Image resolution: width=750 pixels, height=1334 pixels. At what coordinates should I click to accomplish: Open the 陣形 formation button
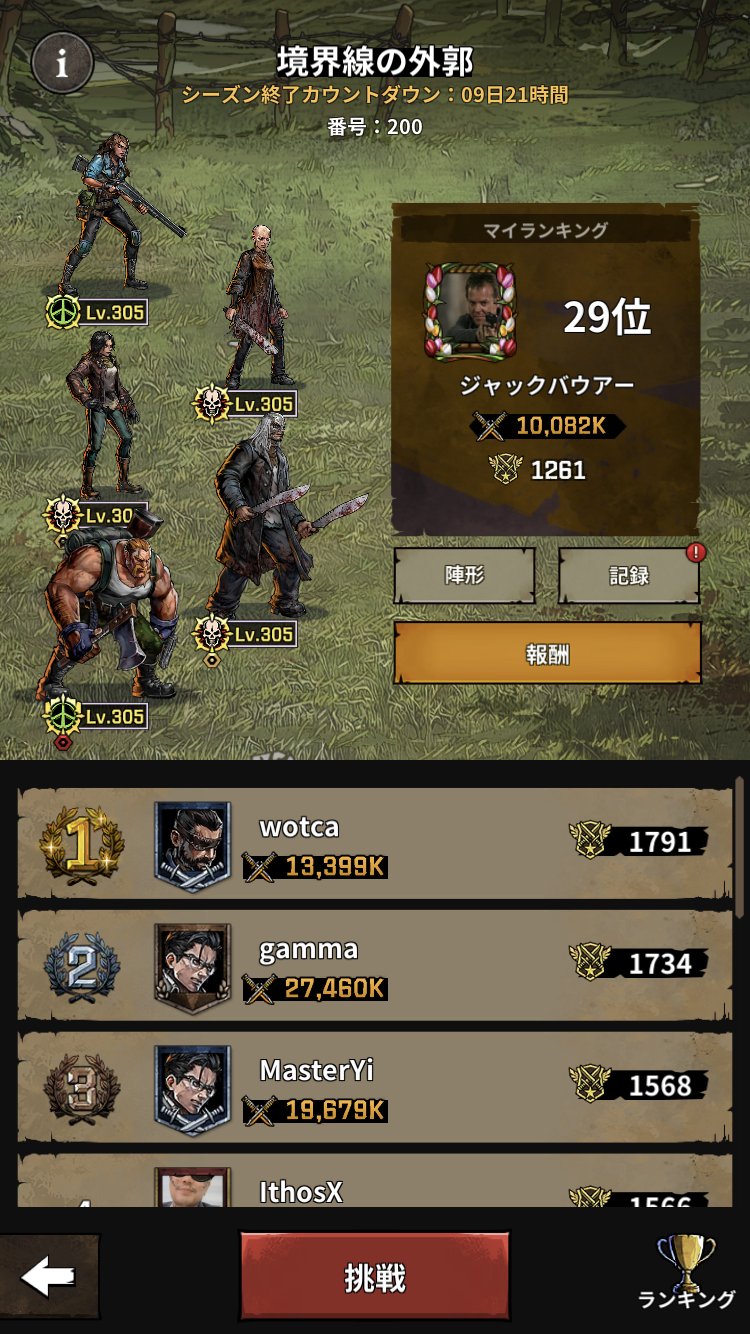pos(464,575)
